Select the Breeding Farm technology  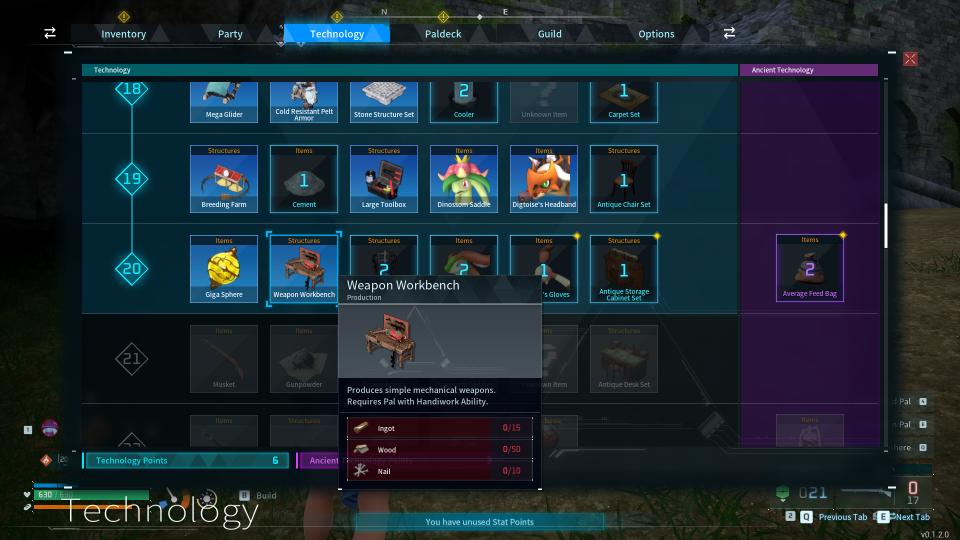[x=224, y=180]
